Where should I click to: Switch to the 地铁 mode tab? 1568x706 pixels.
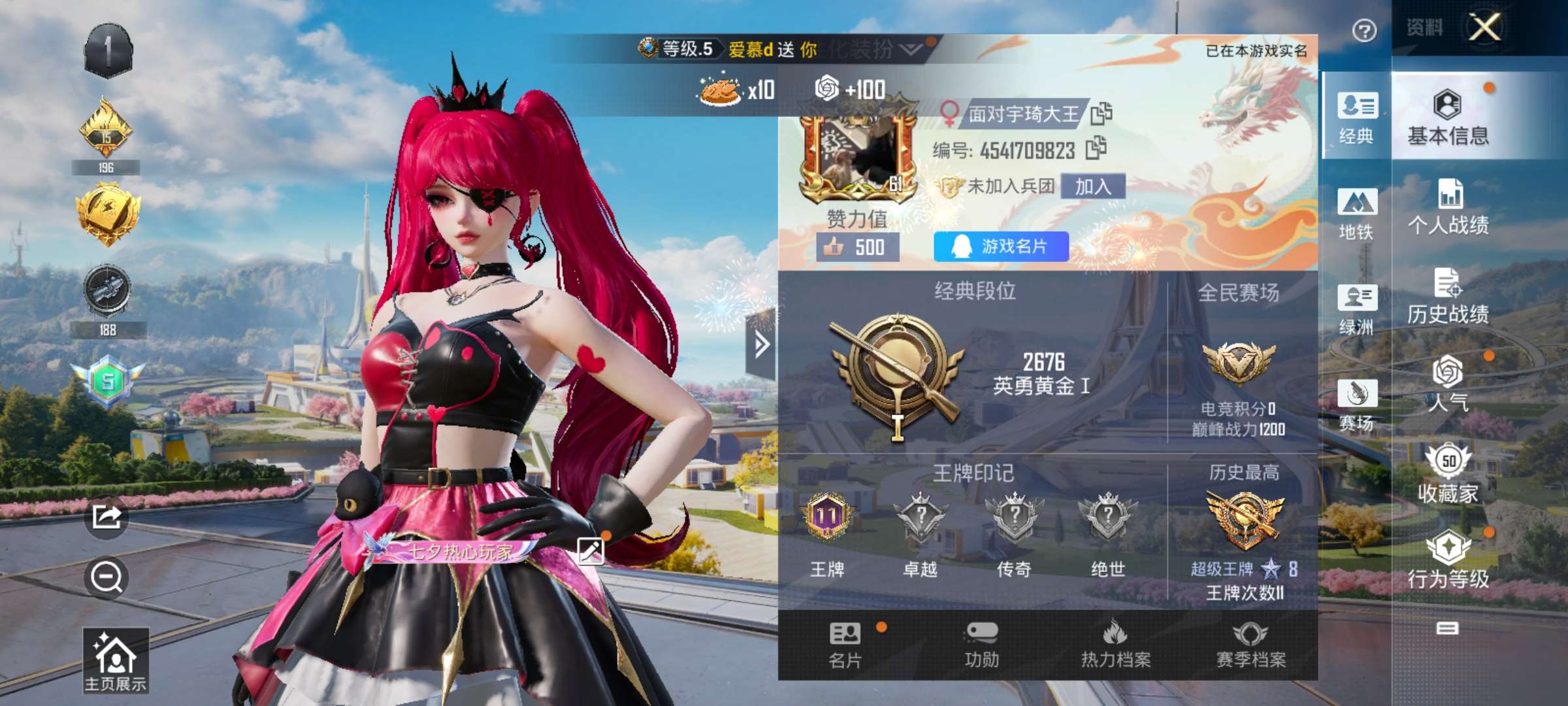pos(1356,214)
